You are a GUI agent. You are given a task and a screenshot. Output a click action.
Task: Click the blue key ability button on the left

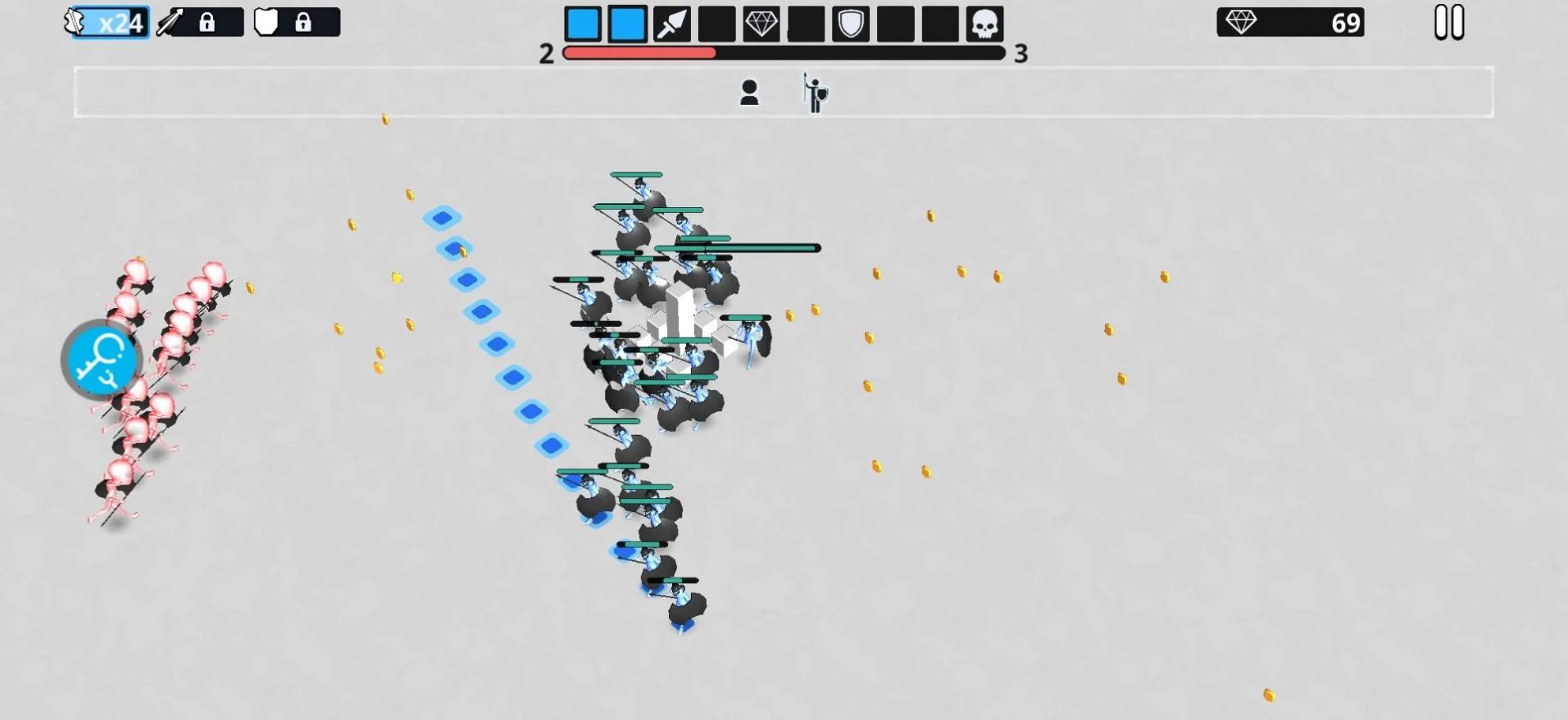tap(101, 361)
